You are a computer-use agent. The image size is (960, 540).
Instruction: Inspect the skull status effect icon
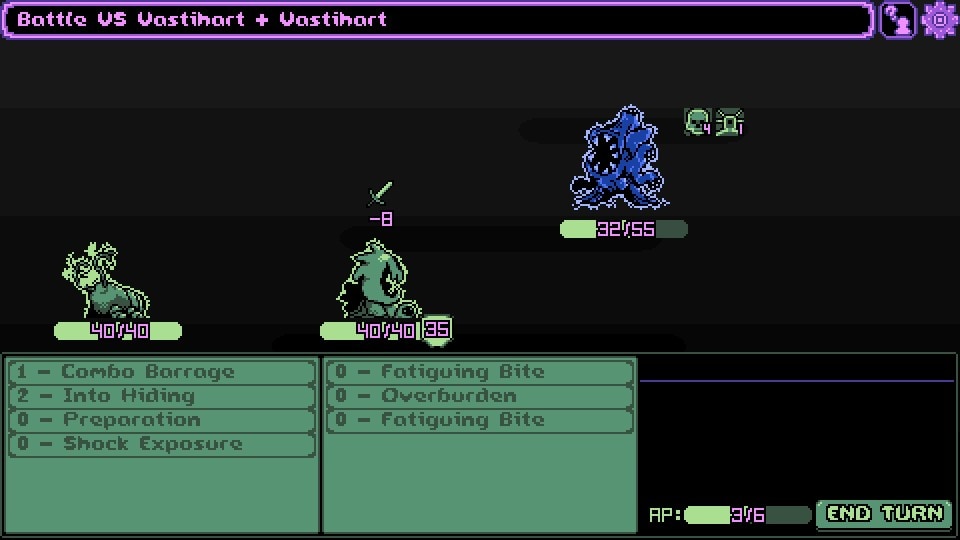pos(697,122)
